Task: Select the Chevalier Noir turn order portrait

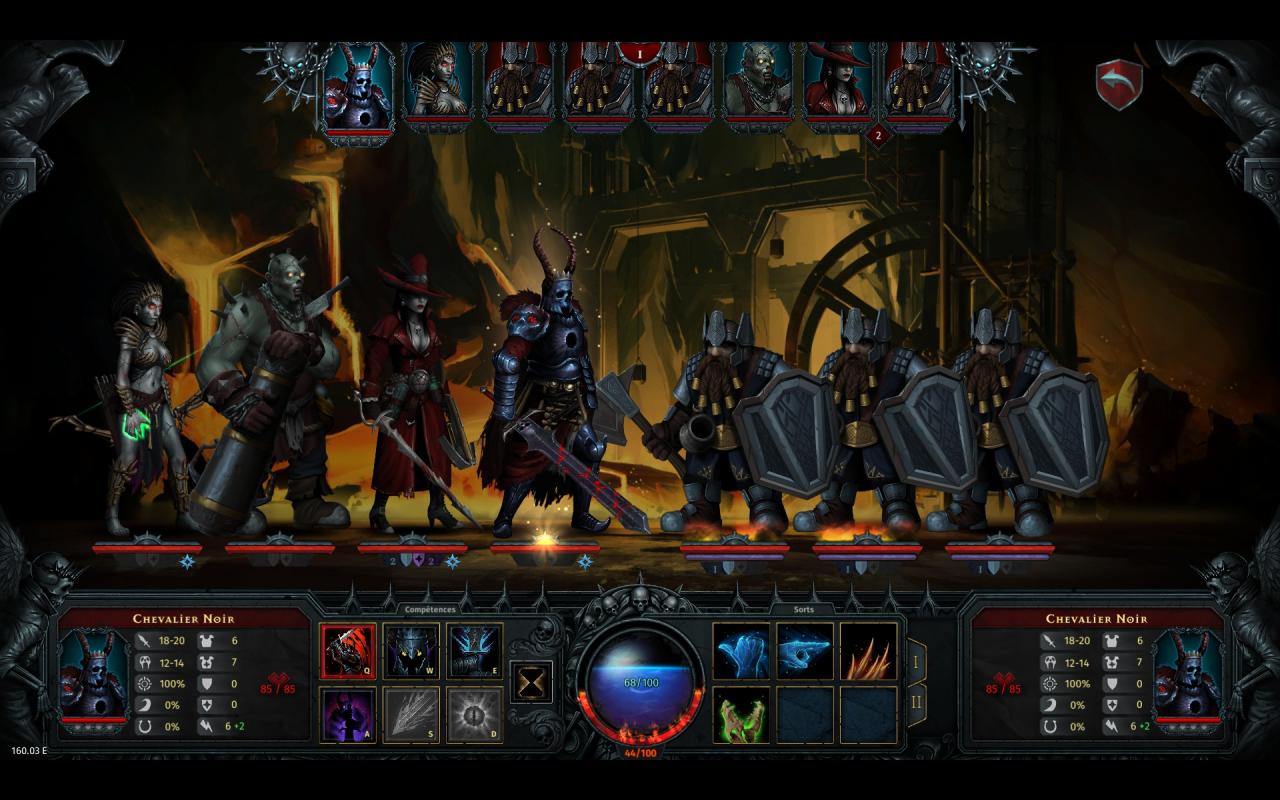Action: click(358, 90)
